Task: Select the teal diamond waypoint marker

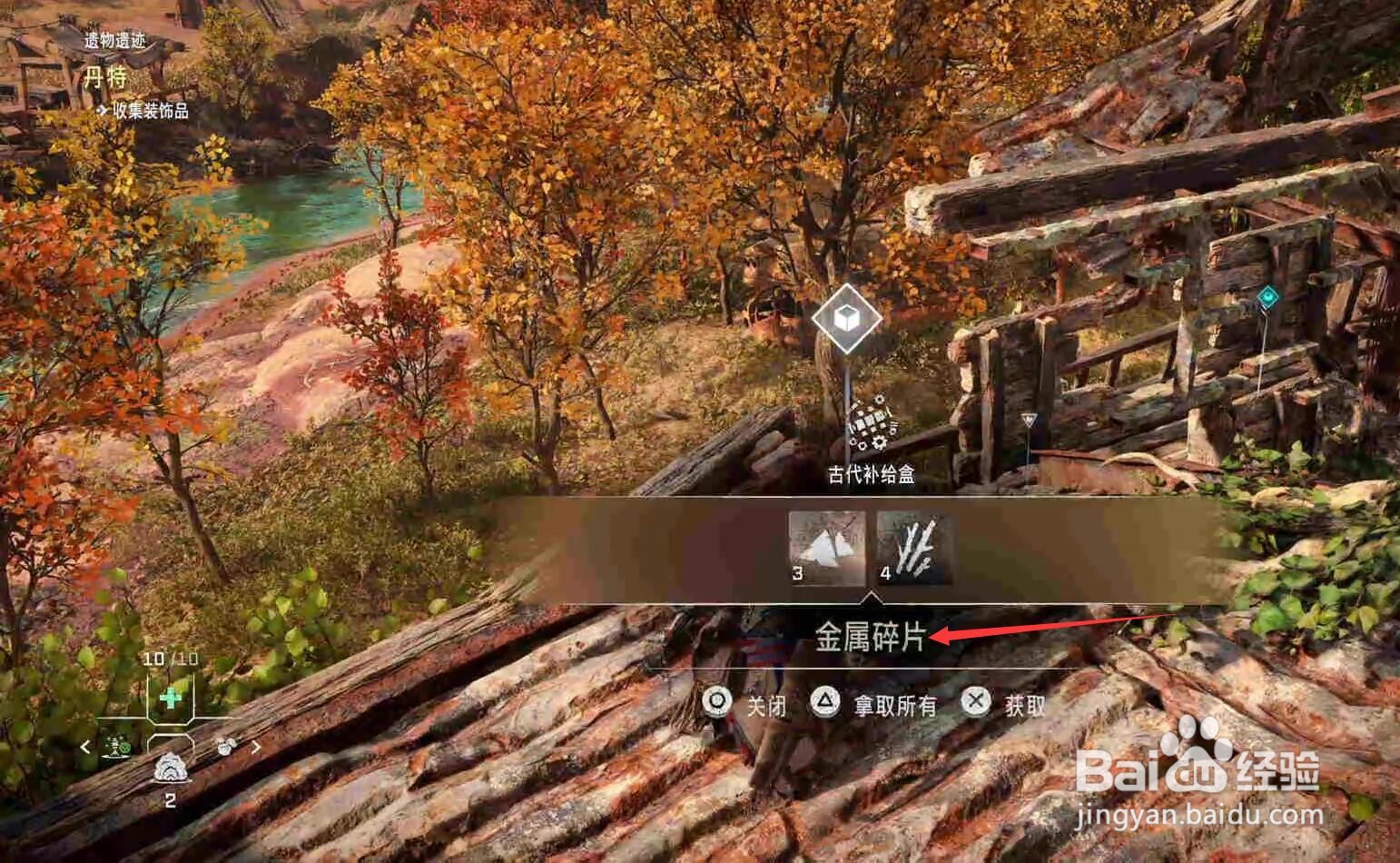Action: click(x=1267, y=297)
